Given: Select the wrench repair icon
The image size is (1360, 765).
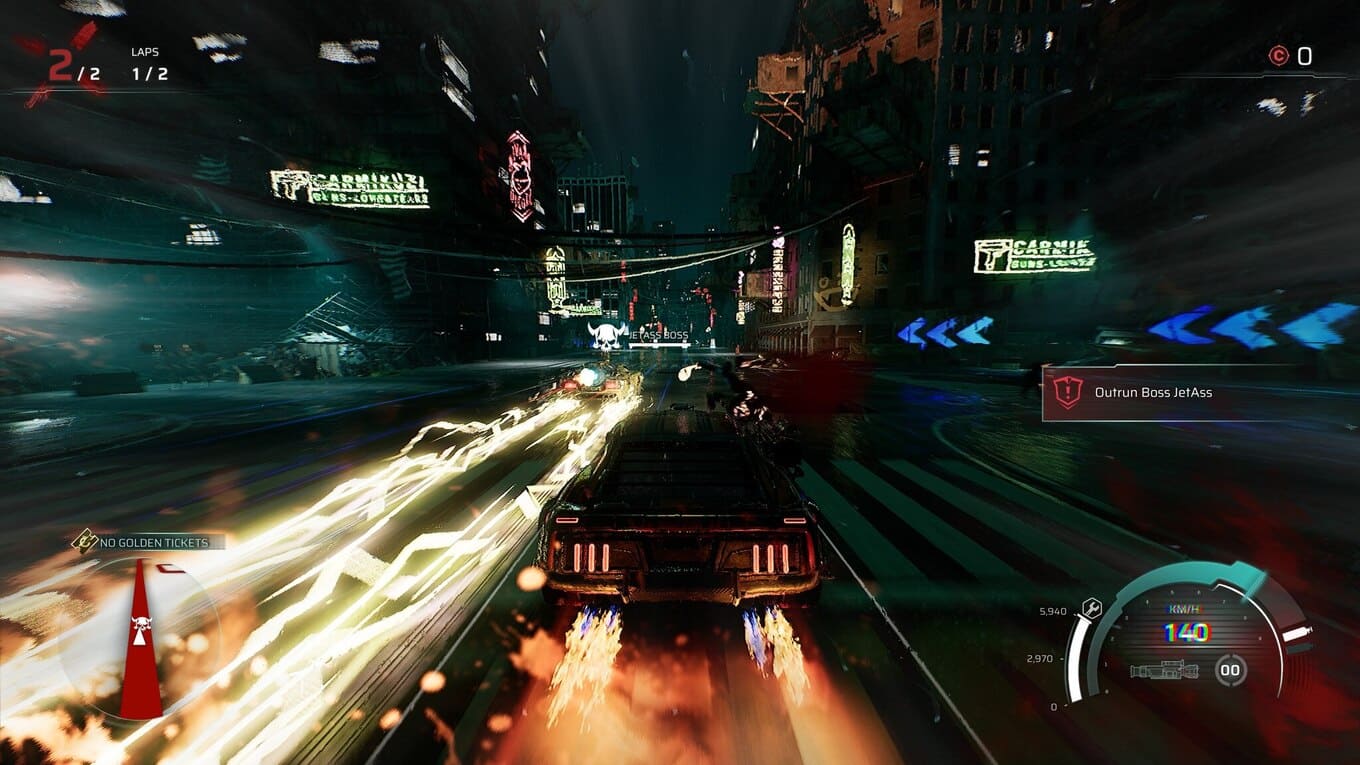Looking at the screenshot, I should tap(1092, 606).
